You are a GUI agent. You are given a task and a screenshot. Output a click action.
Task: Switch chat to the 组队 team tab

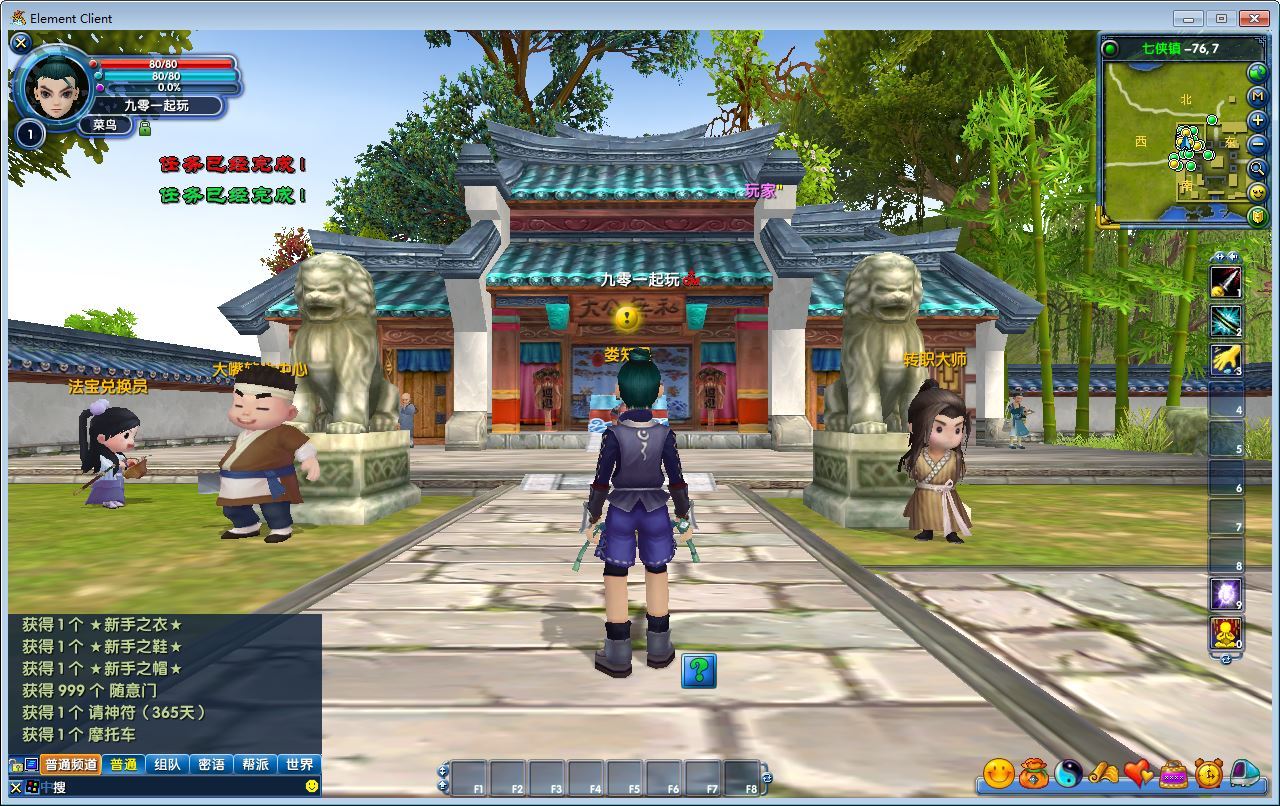tap(167, 765)
